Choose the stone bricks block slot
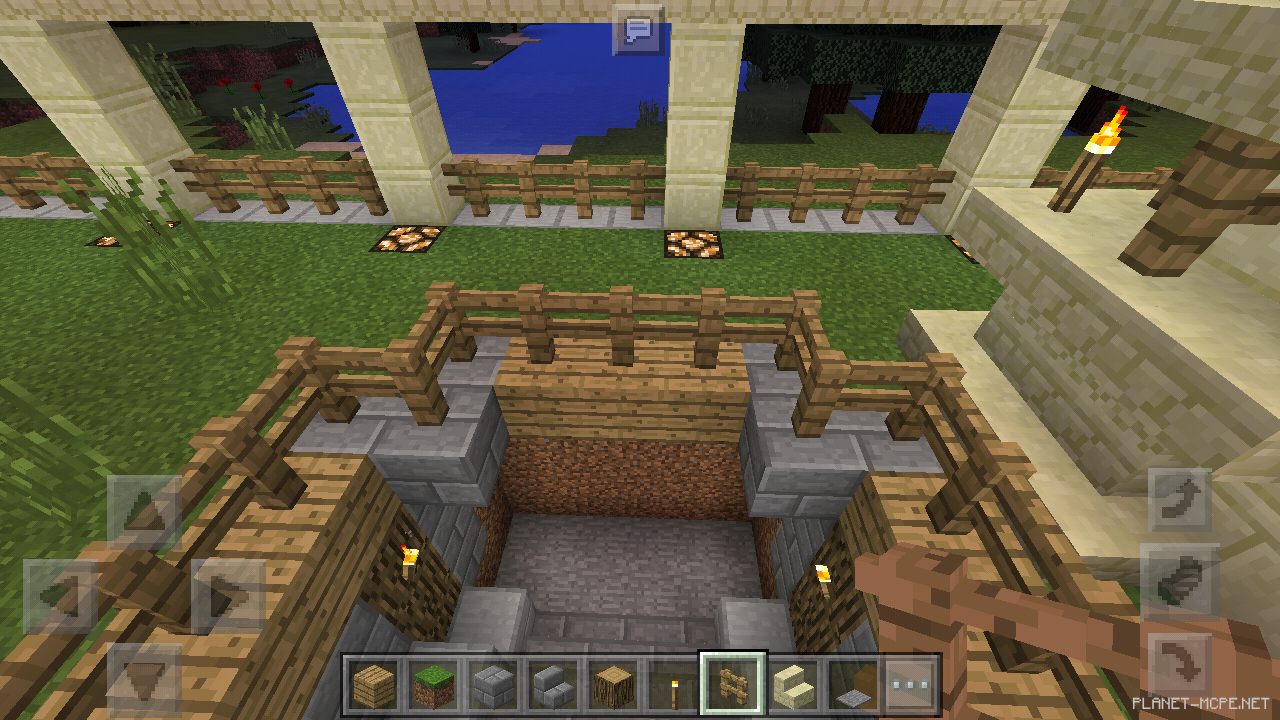Viewport: 1280px width, 720px height. 493,686
